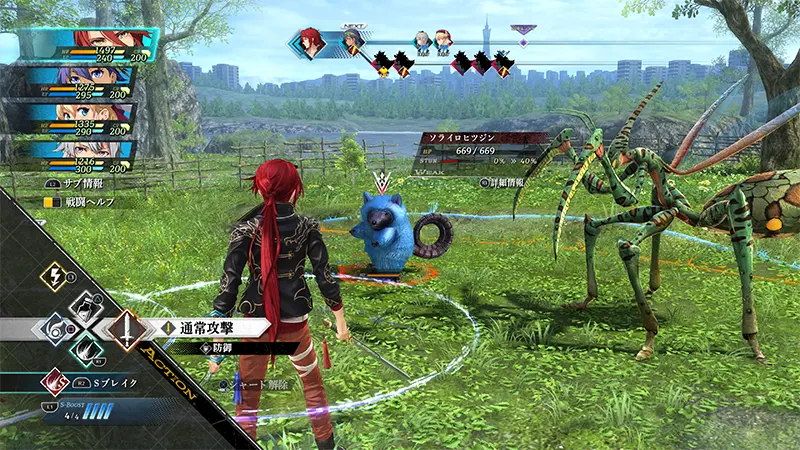Click the NEXT turn character portrait

(351, 43)
